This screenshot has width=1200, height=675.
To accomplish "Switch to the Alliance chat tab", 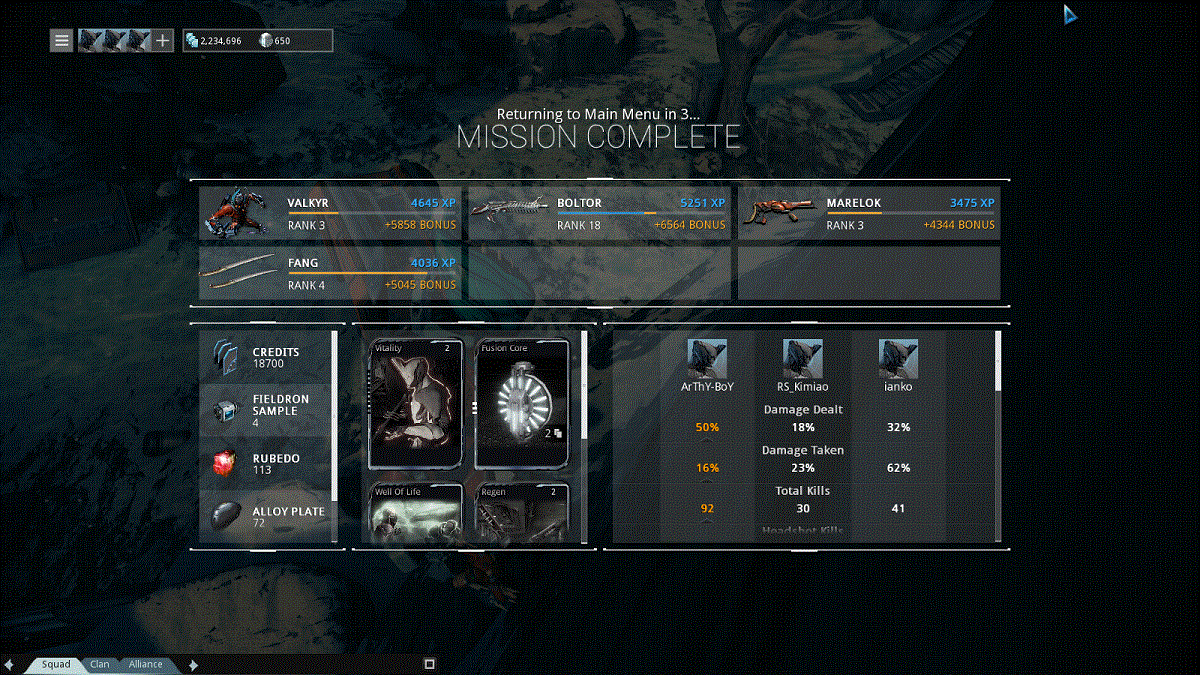I will [145, 664].
